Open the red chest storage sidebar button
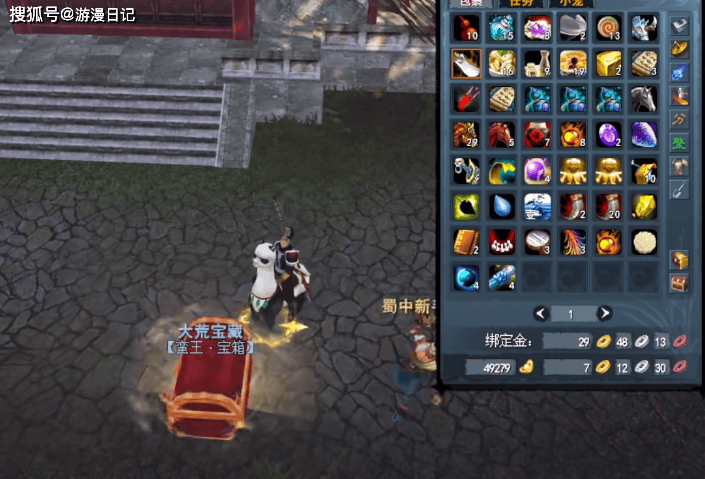705x479 pixels. point(679,283)
